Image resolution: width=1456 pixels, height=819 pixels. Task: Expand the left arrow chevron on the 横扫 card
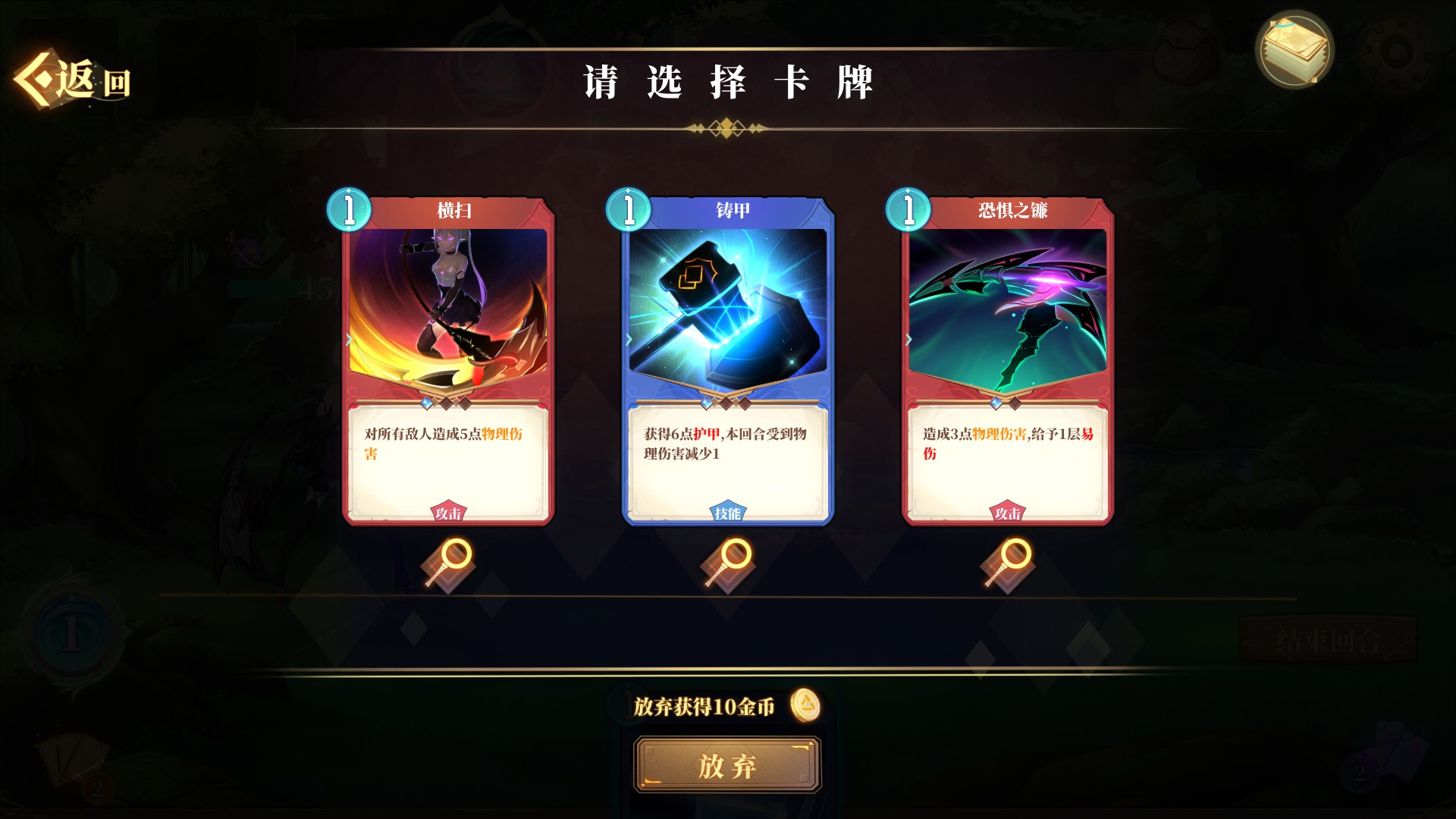click(348, 340)
